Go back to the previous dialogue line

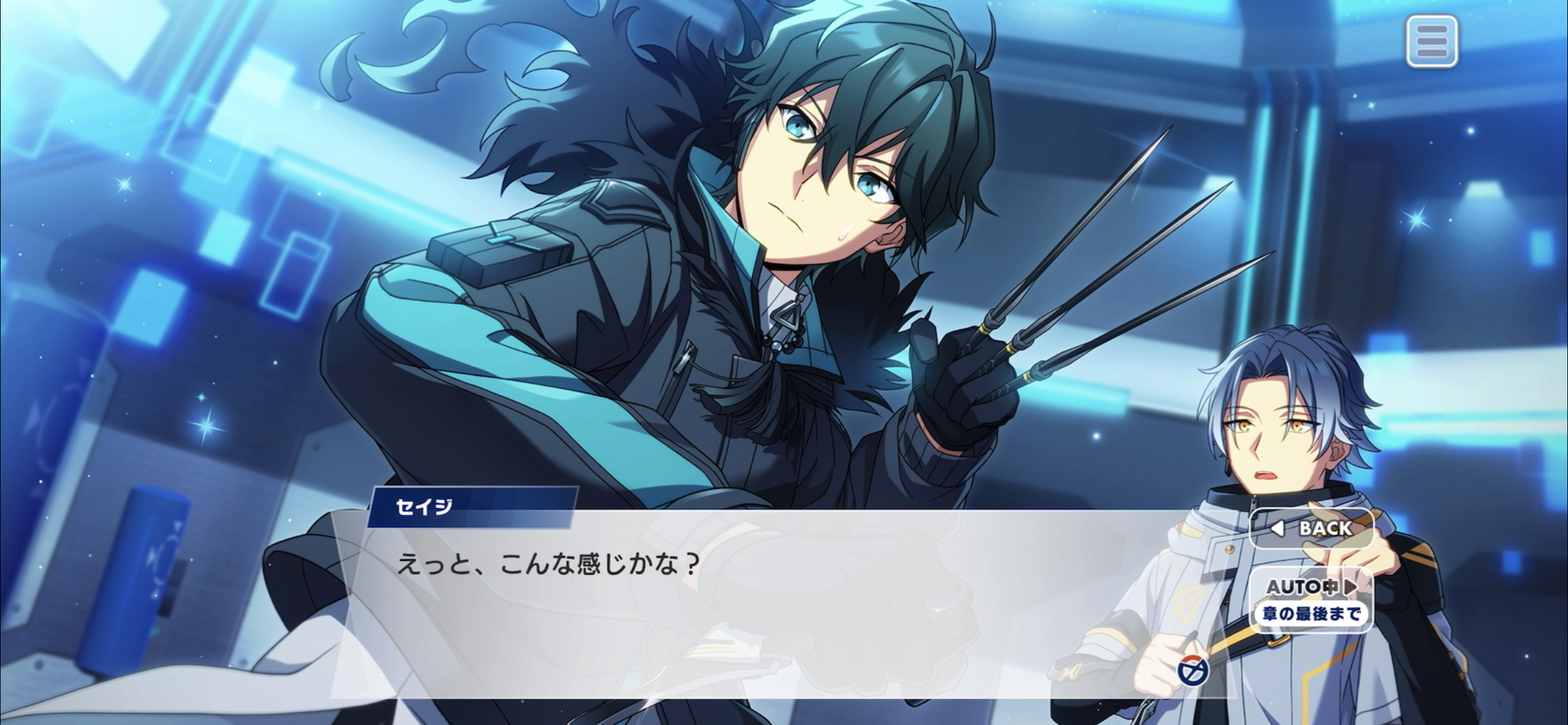[1312, 529]
